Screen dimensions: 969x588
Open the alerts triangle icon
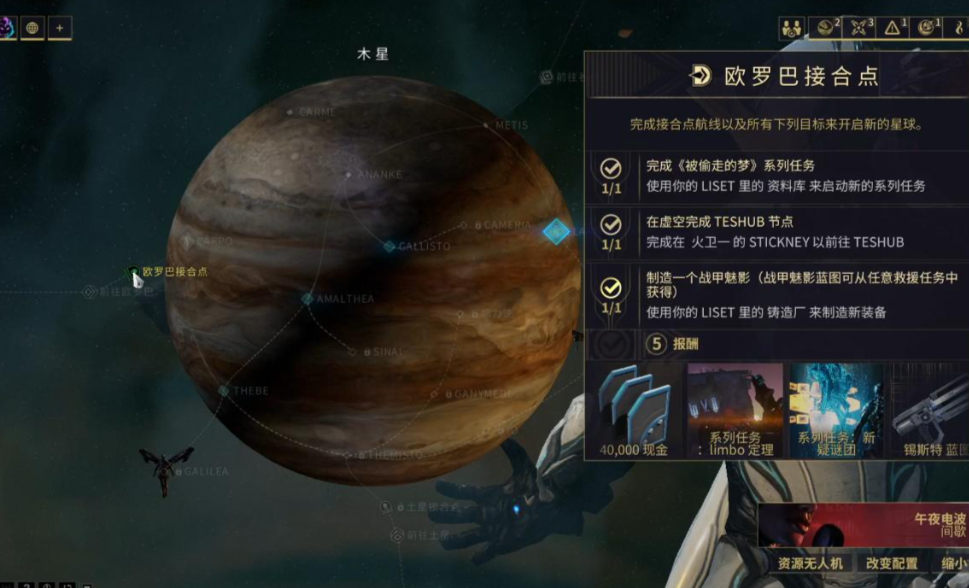(891, 28)
